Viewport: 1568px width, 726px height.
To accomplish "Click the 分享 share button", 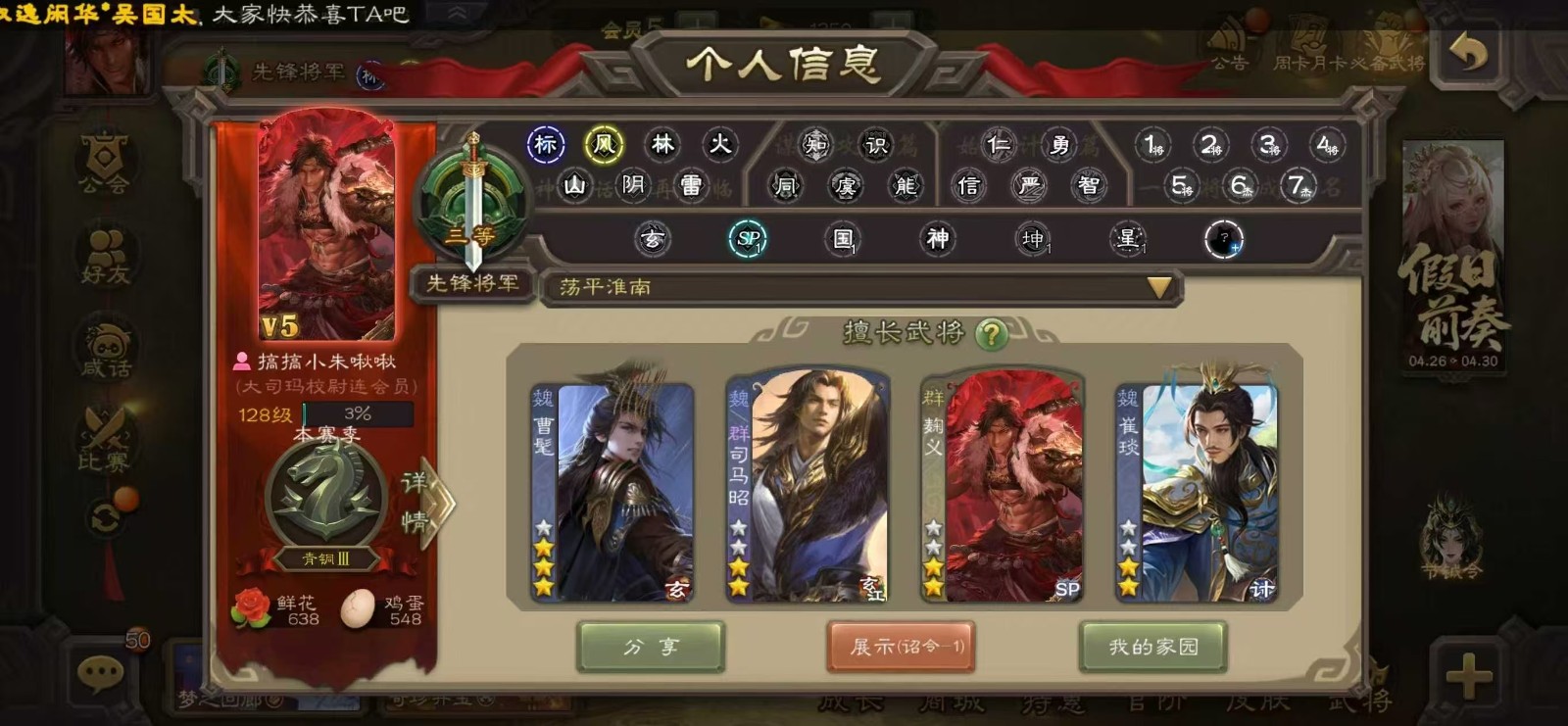I will pyautogui.click(x=651, y=647).
